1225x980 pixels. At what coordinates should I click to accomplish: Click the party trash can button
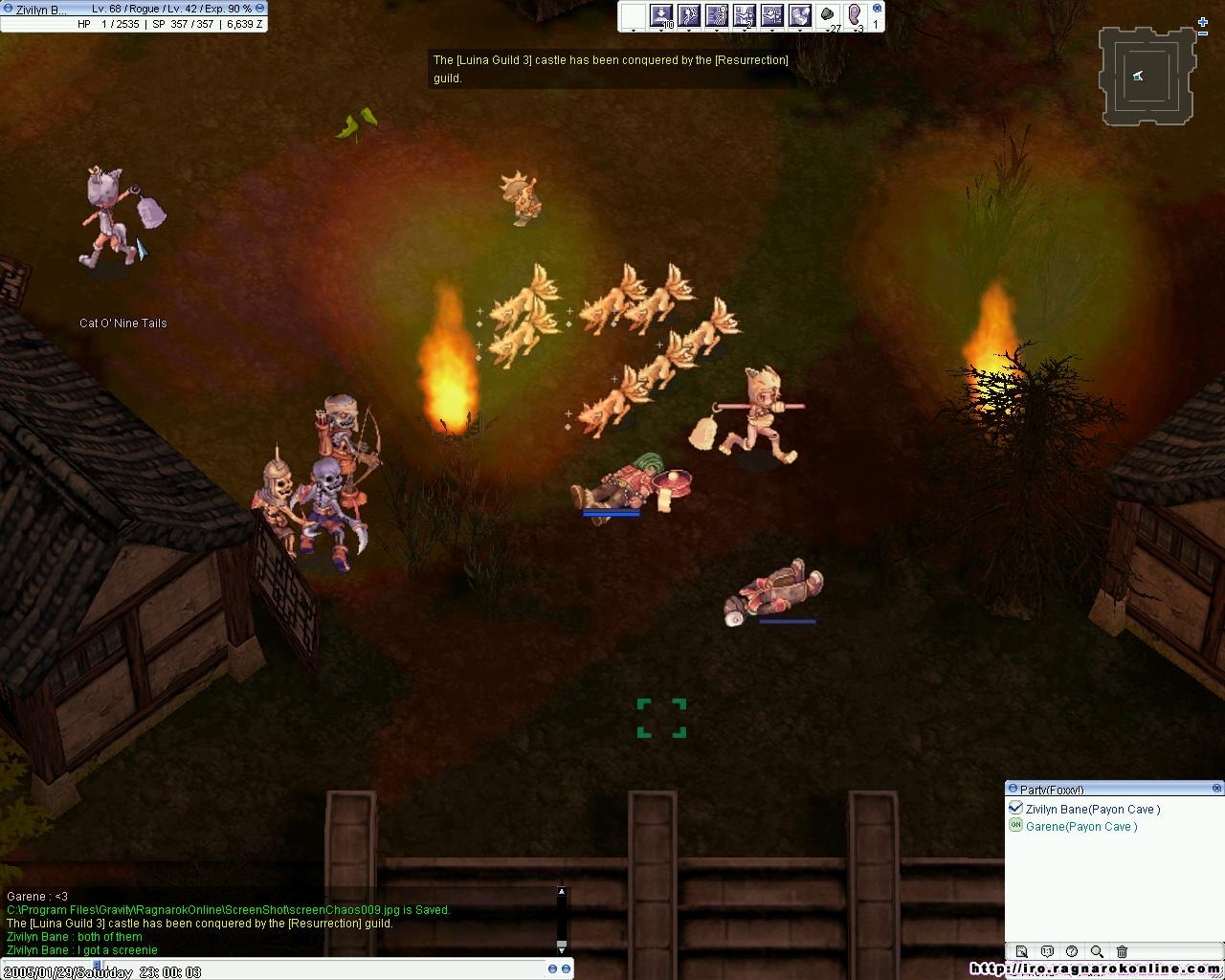(x=1122, y=951)
